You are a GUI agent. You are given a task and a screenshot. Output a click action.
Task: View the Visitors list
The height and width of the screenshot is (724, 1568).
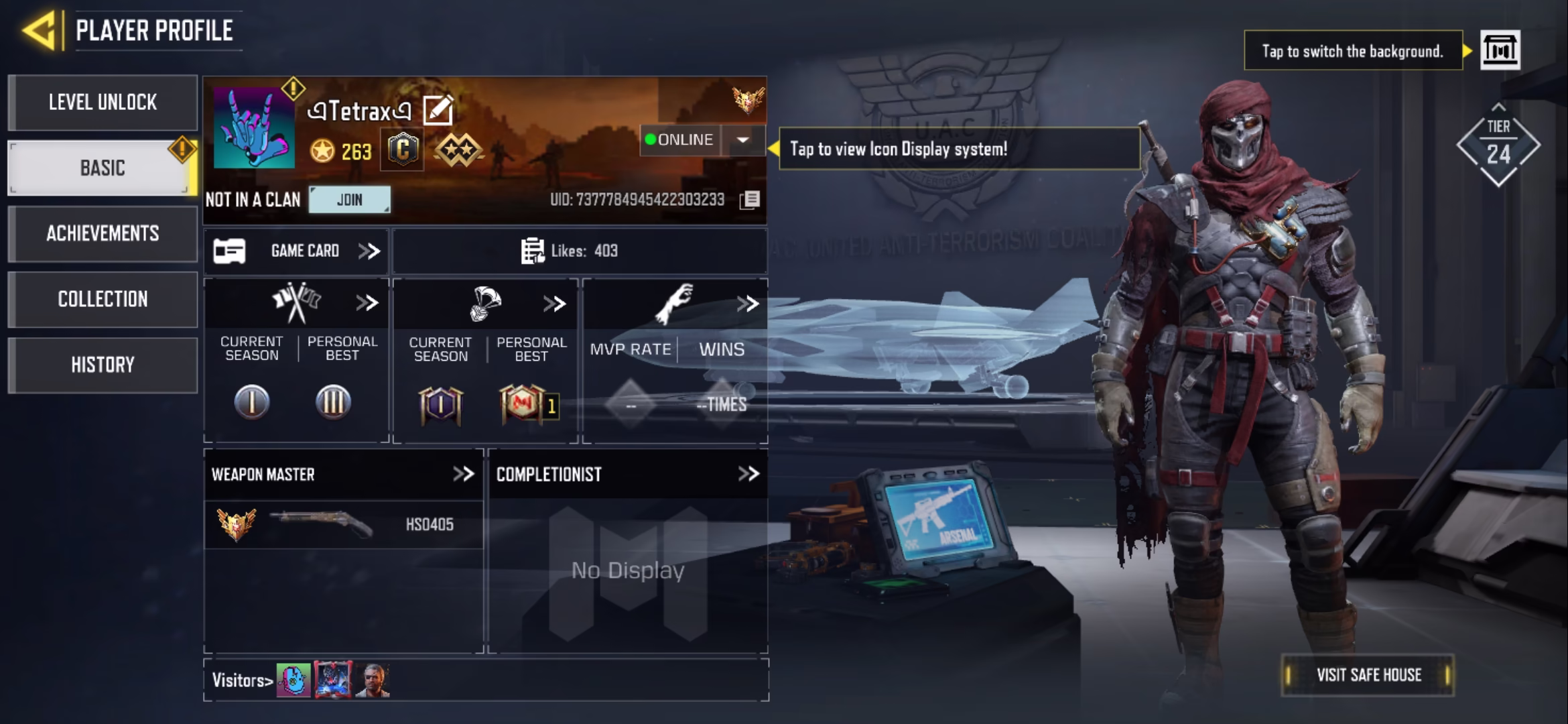click(243, 680)
